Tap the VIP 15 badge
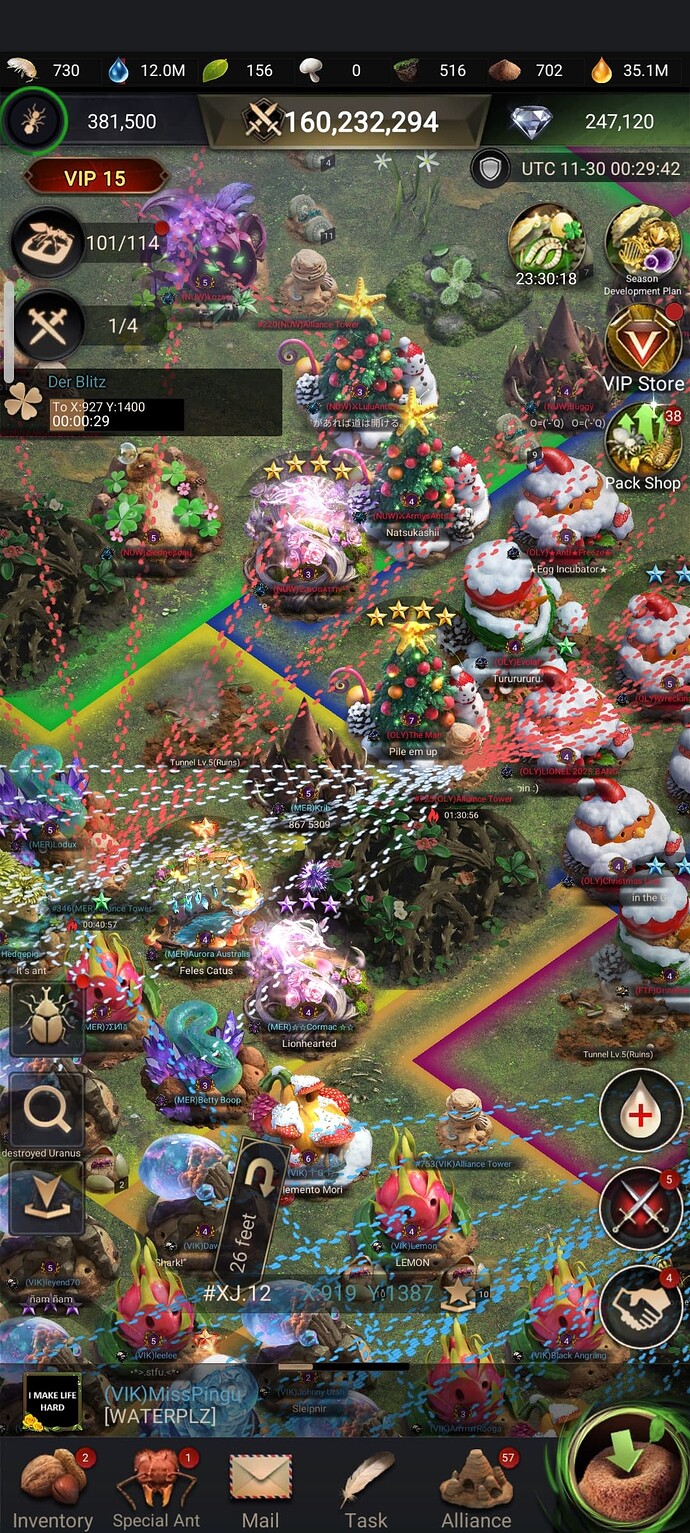Screen dimensions: 690x1533 (95, 179)
